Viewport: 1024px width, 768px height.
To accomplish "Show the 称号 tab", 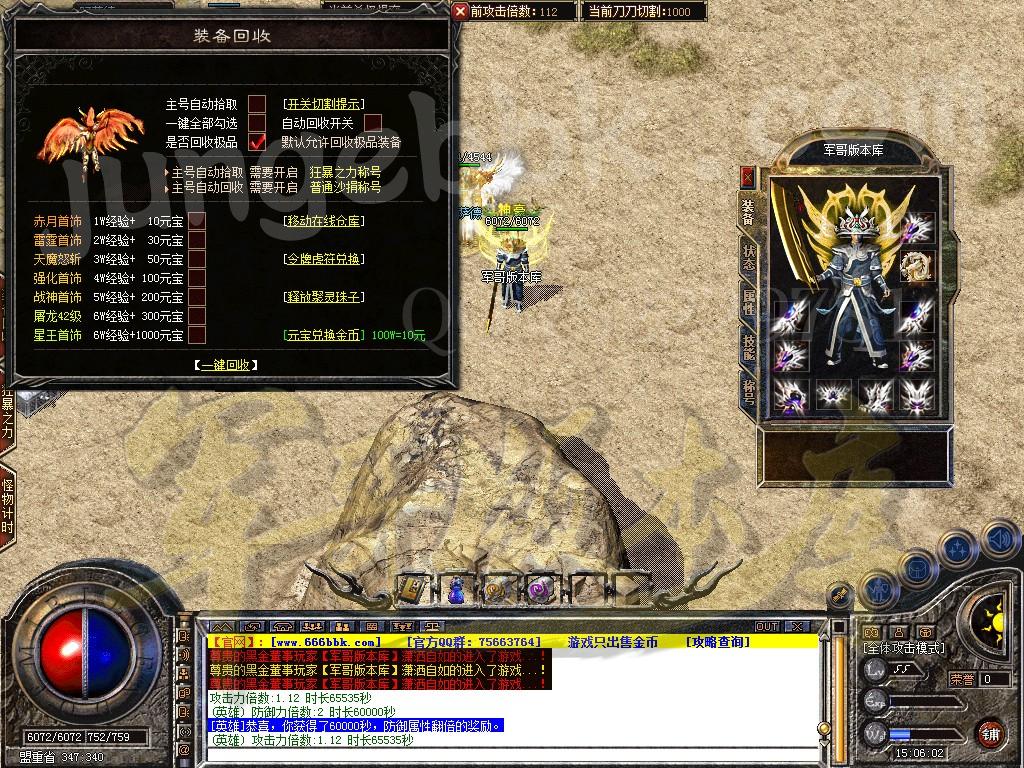I will 747,394.
